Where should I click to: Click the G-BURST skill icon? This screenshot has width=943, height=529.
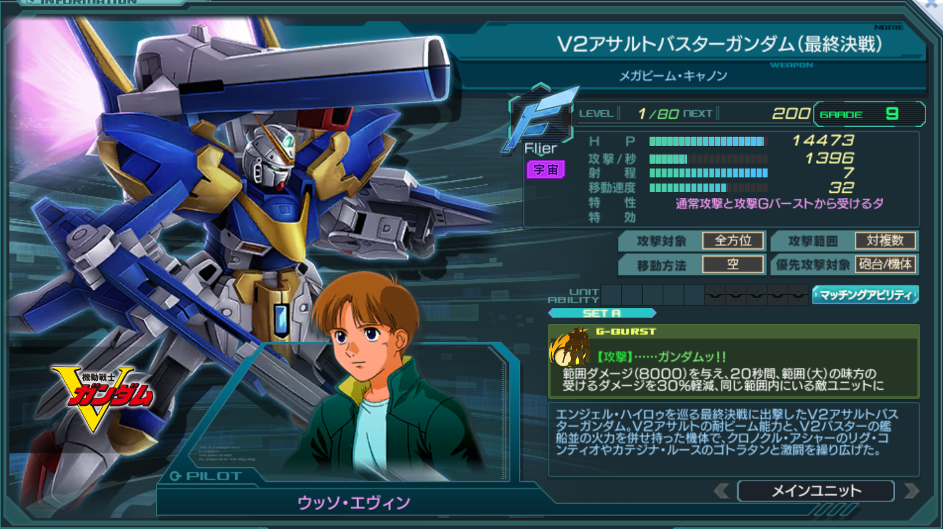coord(569,349)
